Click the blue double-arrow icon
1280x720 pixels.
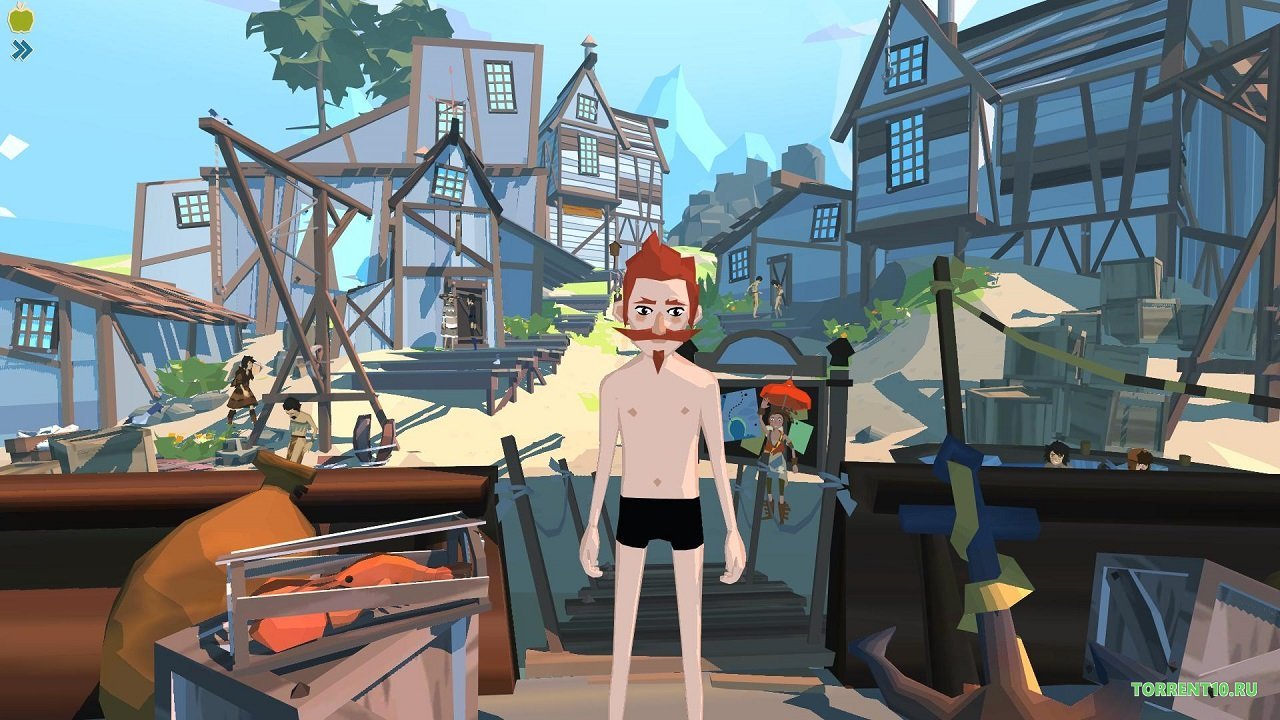tap(21, 50)
